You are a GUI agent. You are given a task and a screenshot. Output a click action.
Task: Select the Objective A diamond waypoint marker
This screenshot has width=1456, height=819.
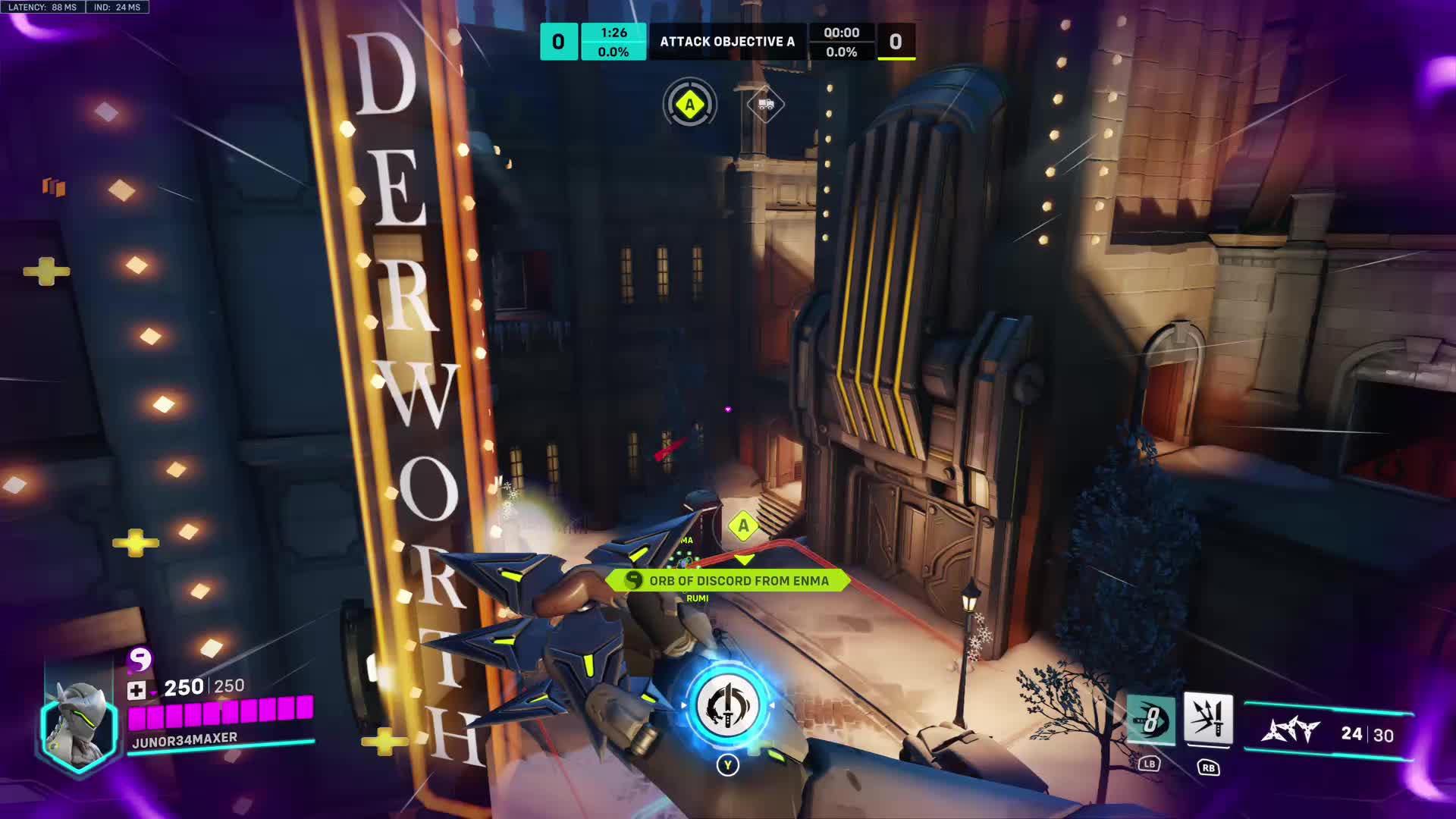(743, 526)
